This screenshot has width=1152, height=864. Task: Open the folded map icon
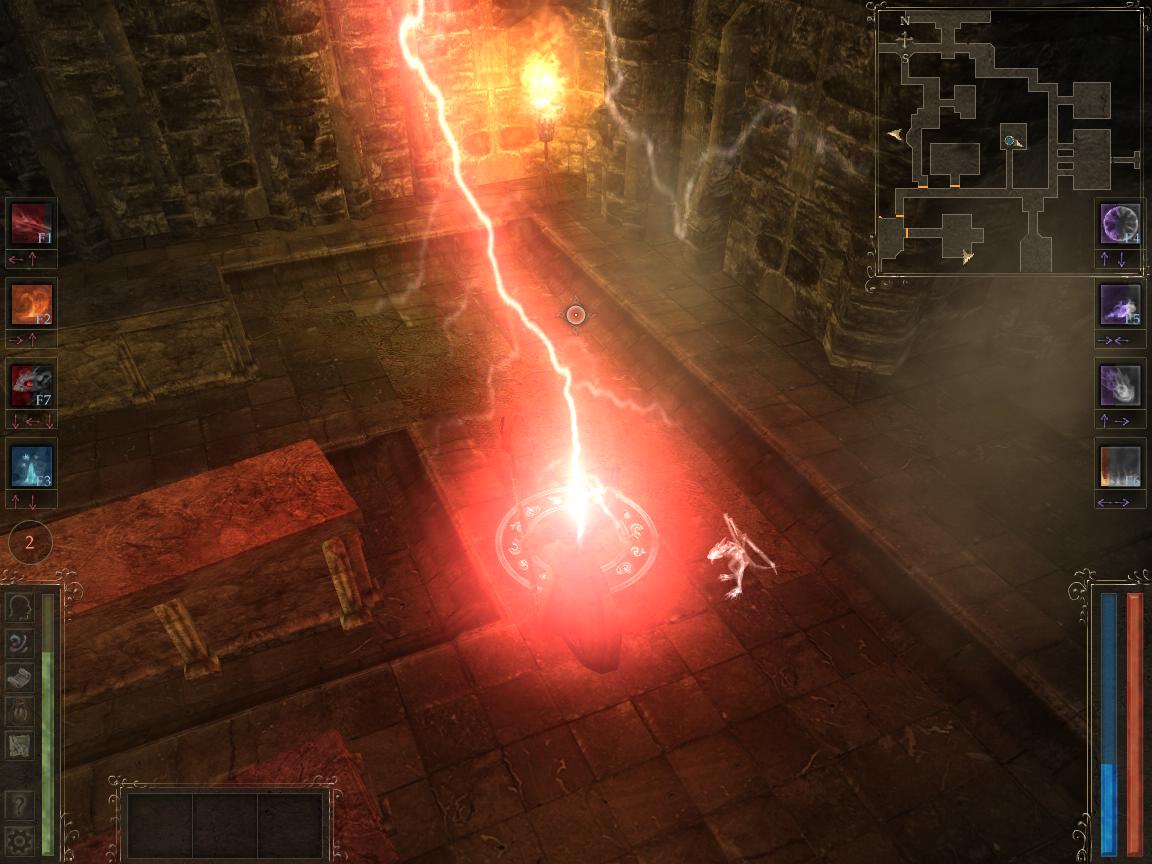(x=20, y=744)
